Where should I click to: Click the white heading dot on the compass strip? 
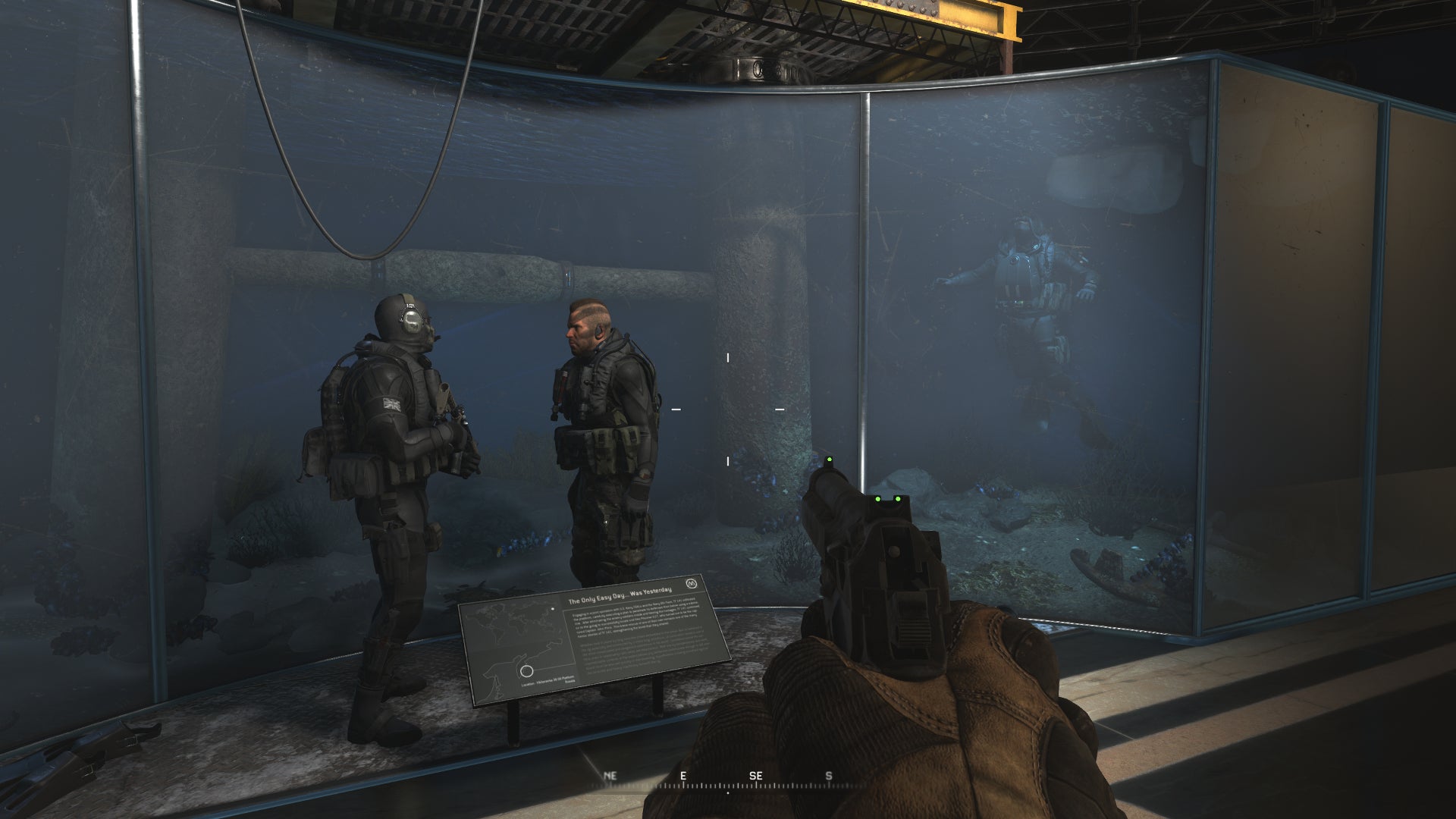tap(728, 793)
